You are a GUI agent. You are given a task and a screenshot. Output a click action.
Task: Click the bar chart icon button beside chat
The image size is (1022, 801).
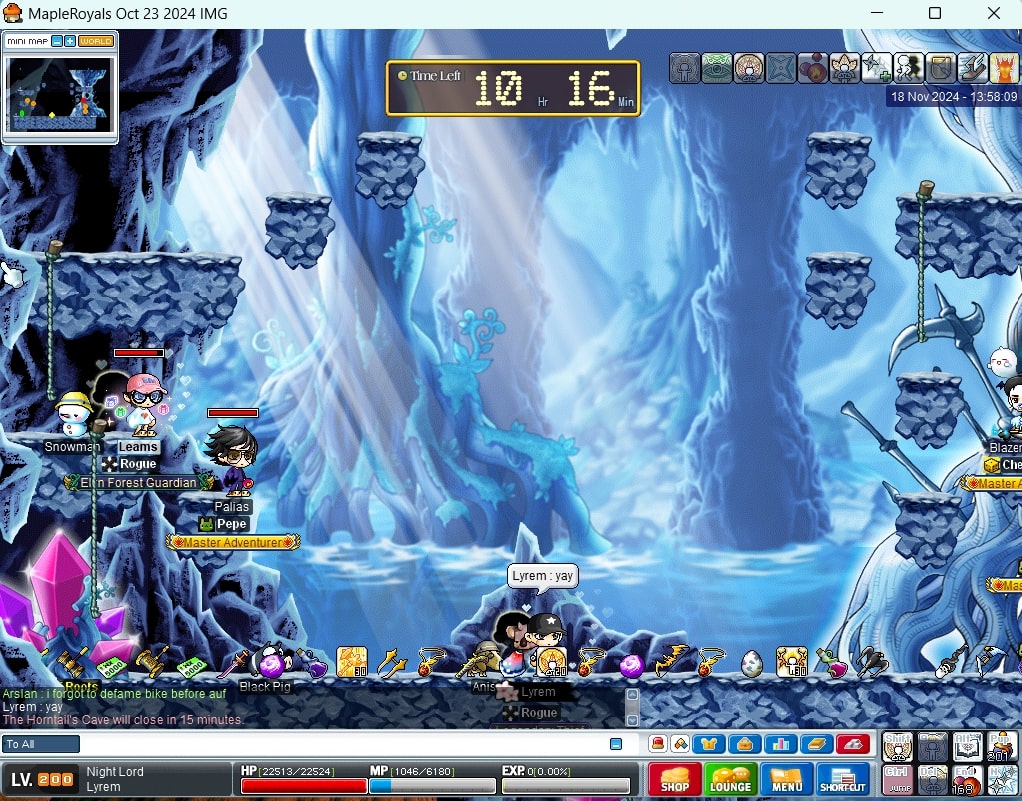pos(781,744)
